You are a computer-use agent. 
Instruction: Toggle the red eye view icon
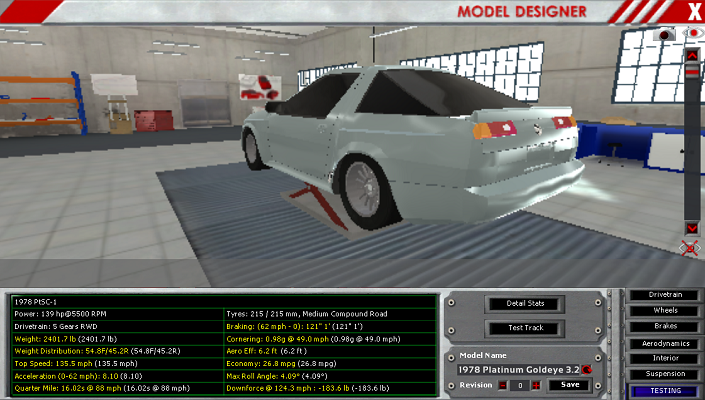(692, 34)
